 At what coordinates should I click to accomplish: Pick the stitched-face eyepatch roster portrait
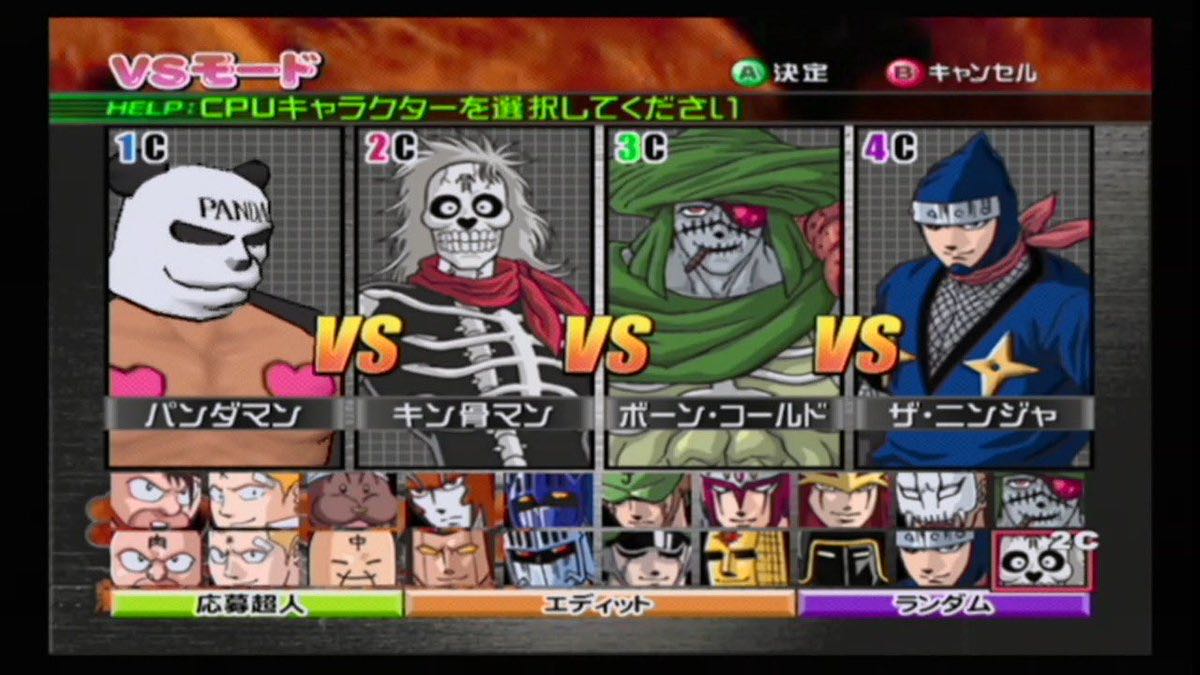pos(1039,501)
